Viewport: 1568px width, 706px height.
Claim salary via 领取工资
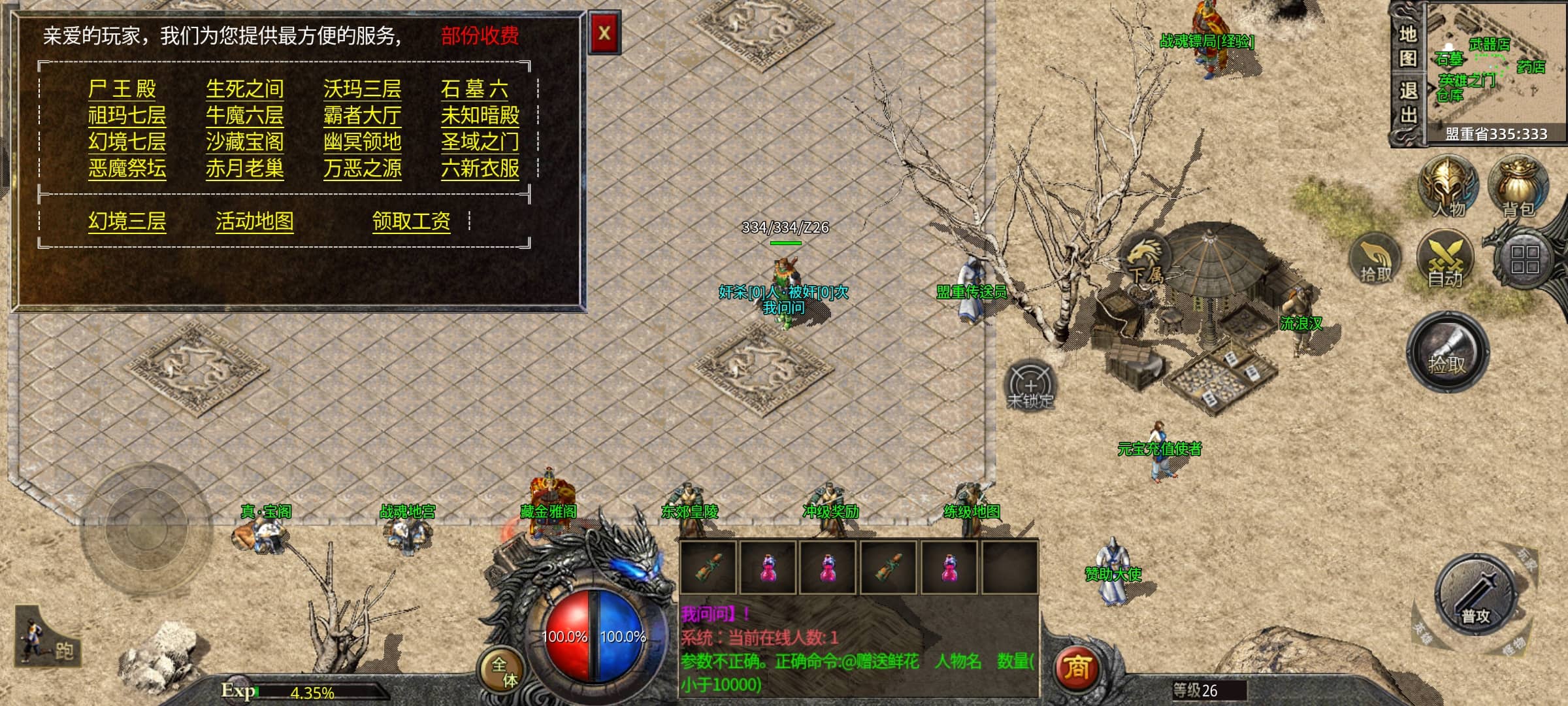(411, 222)
